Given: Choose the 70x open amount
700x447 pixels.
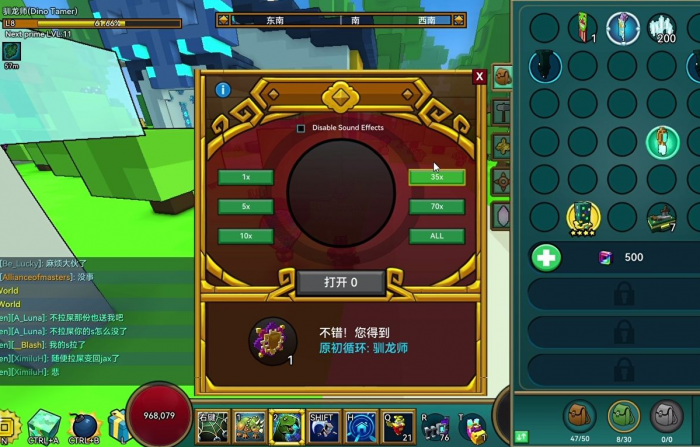Looking at the screenshot, I should [437, 207].
